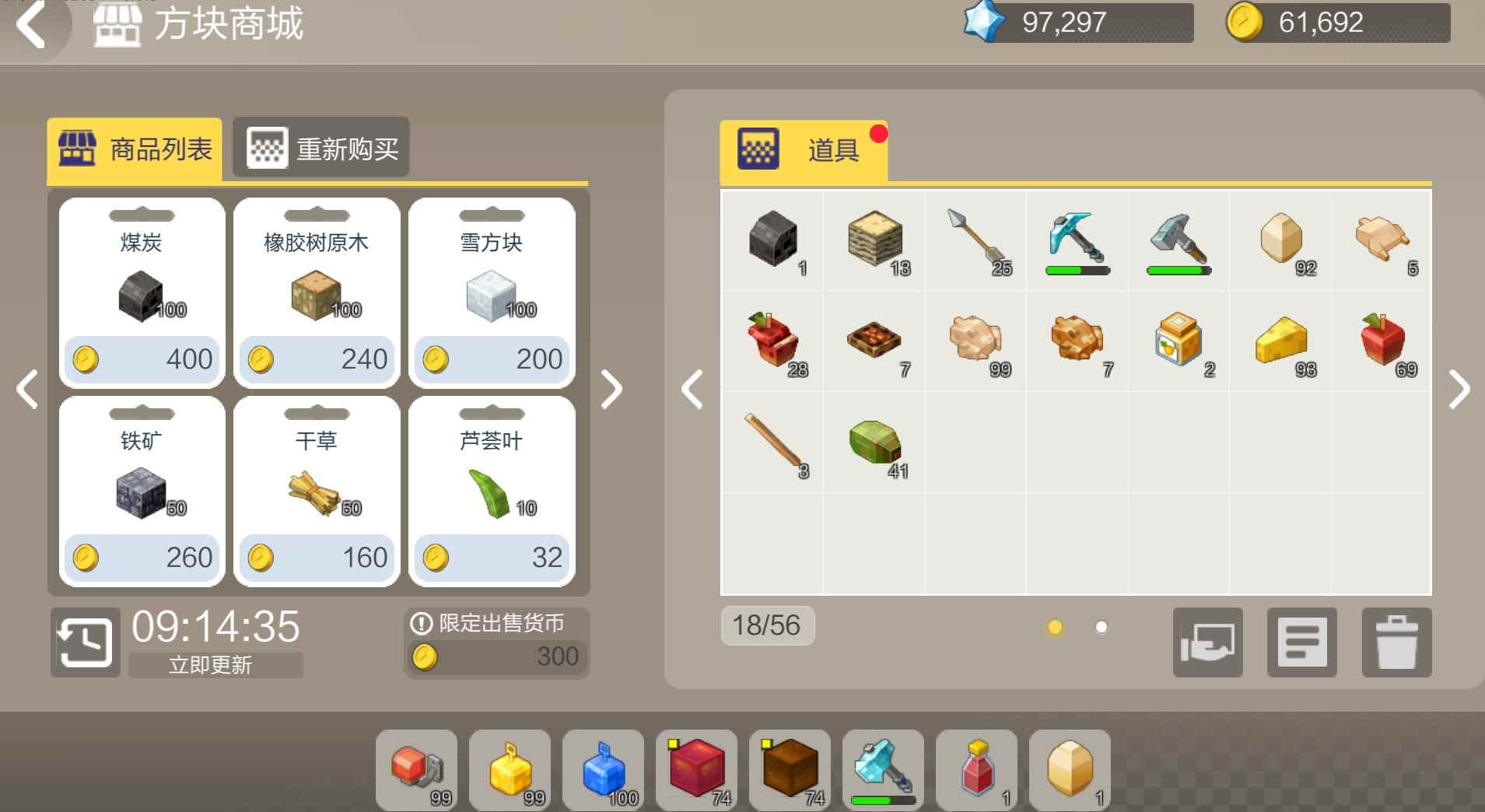This screenshot has height=812, width=1485.
Task: Buy 煤炭 for 400 coins
Action: (x=142, y=359)
